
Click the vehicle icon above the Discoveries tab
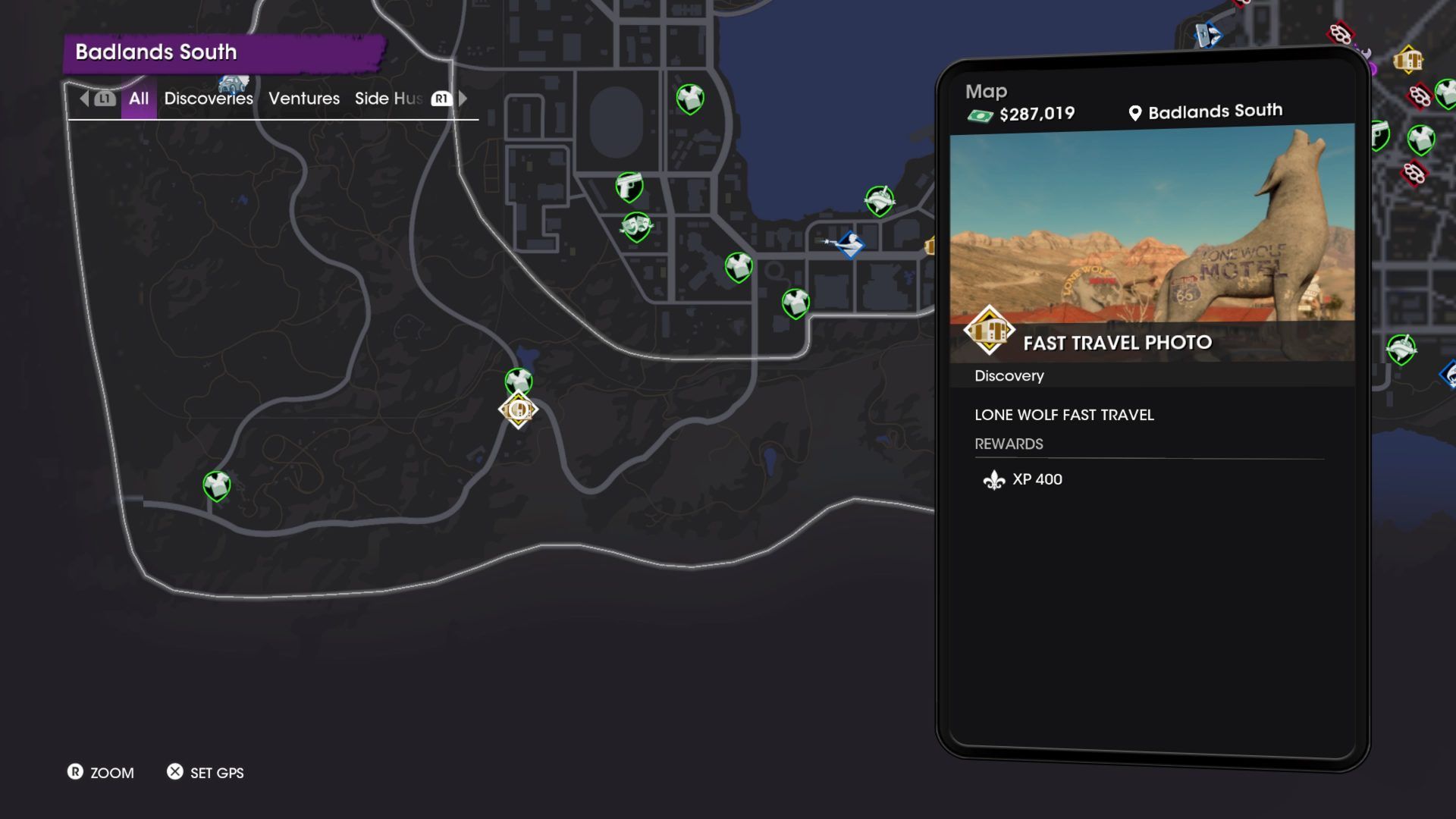[x=233, y=82]
